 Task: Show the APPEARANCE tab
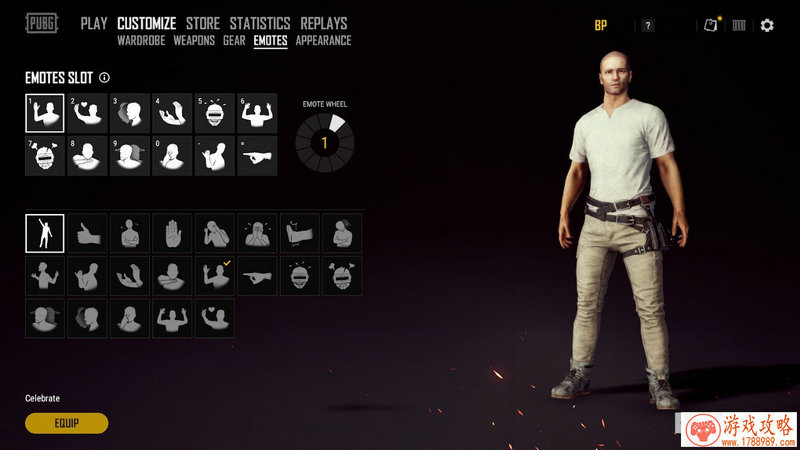[323, 41]
